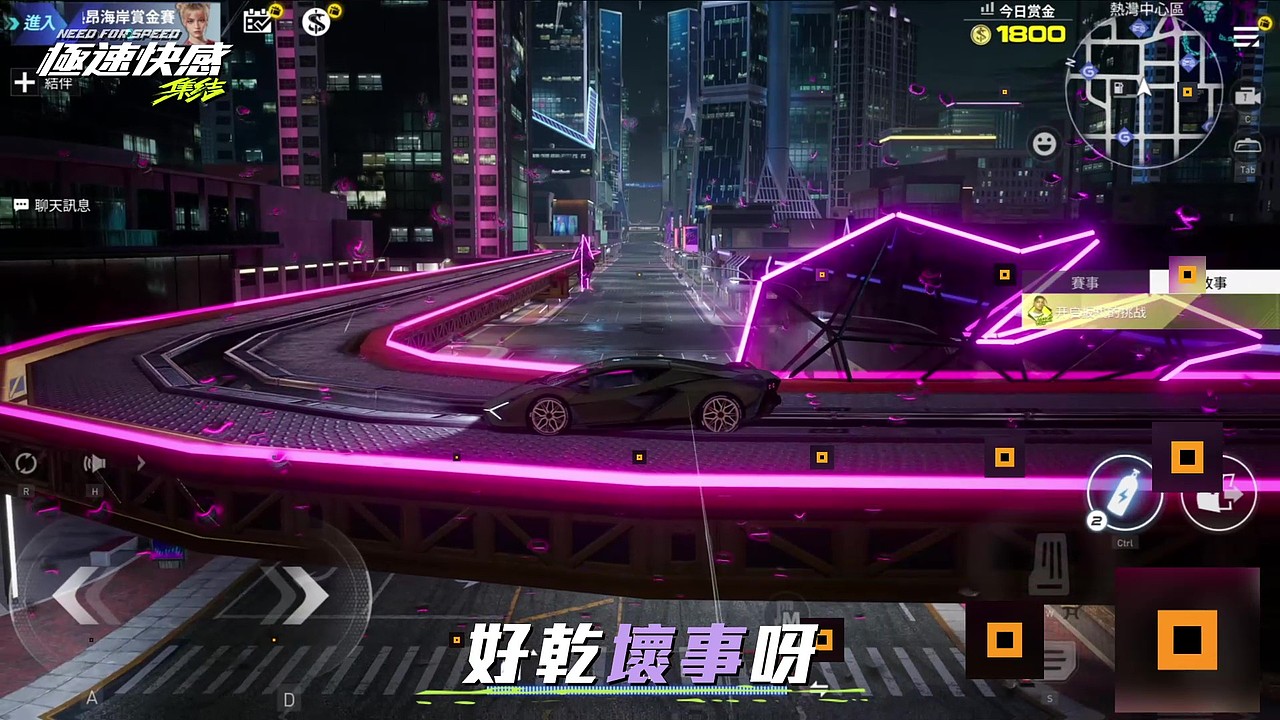Tap the reset car icon labeled R
The height and width of the screenshot is (720, 1280).
tap(26, 461)
